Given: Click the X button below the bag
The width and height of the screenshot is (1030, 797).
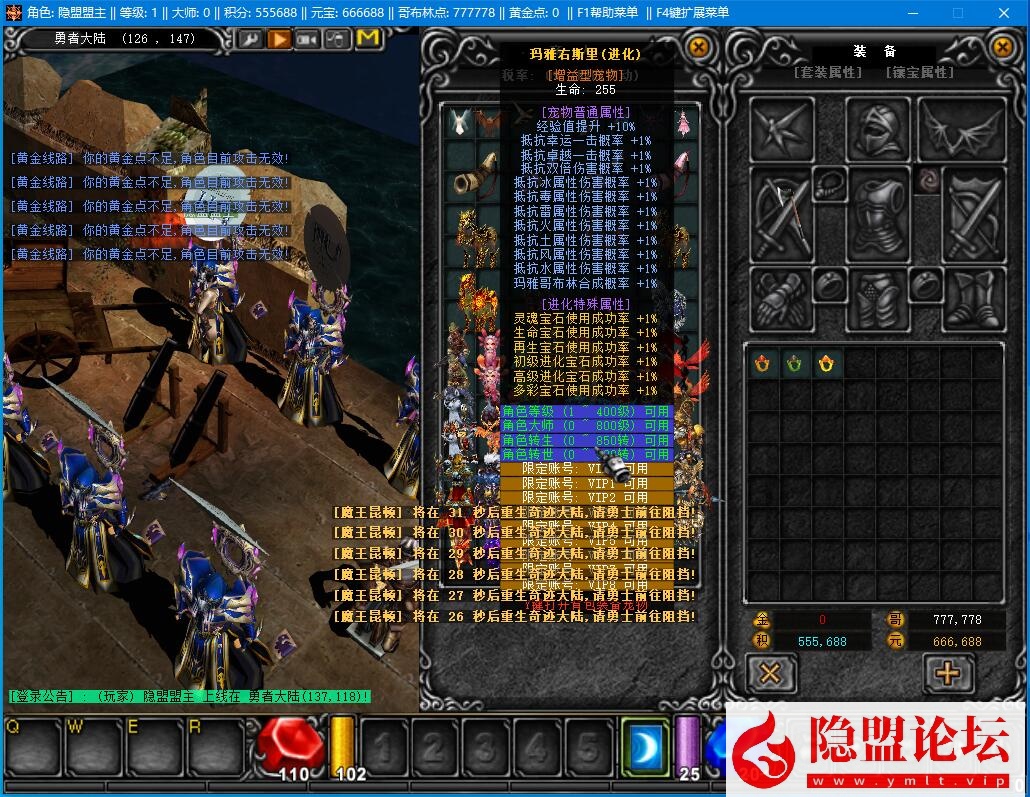Looking at the screenshot, I should pyautogui.click(x=770, y=673).
